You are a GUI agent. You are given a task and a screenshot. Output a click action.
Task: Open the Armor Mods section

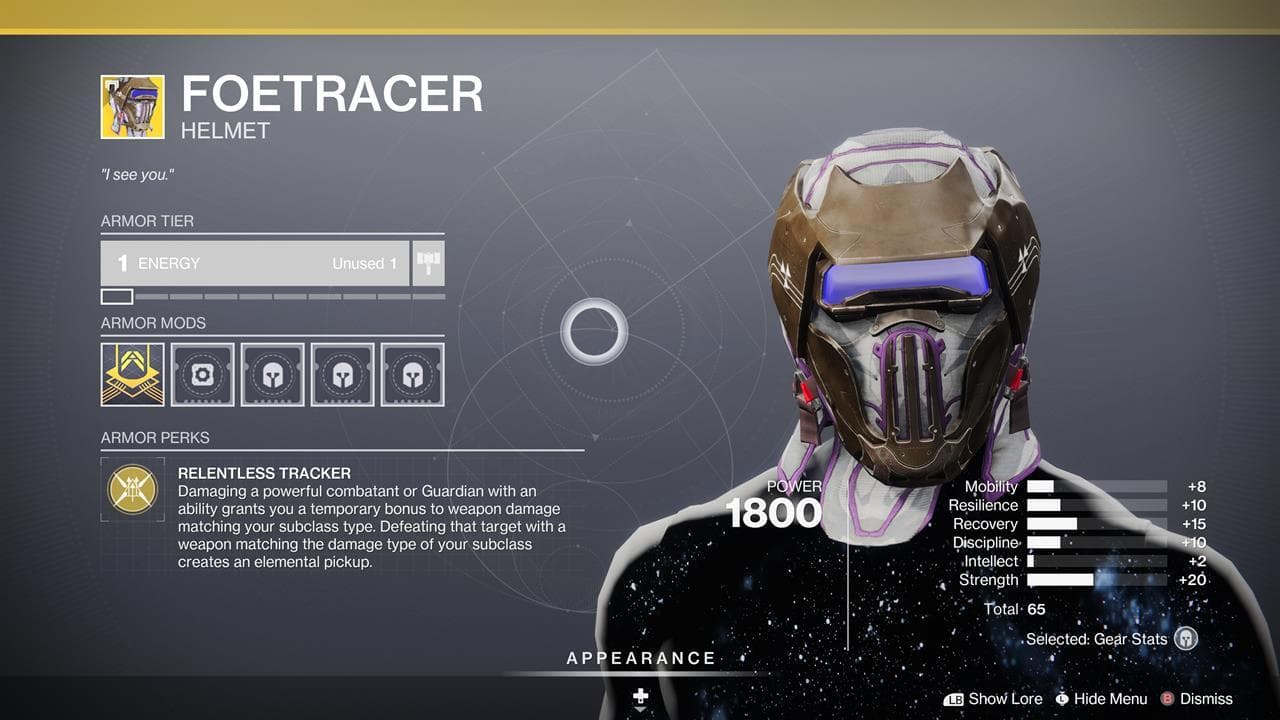tap(151, 323)
